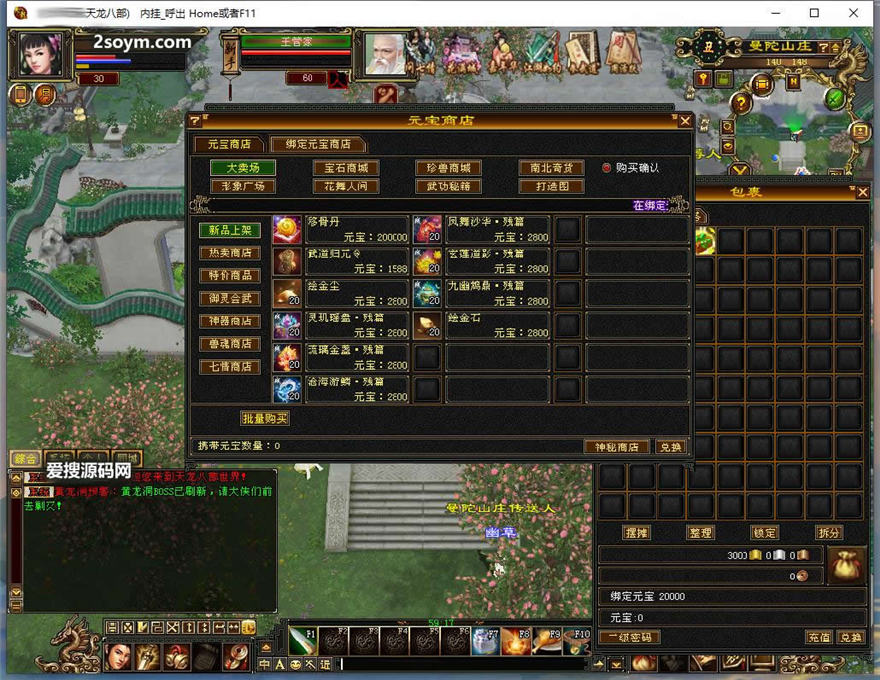The image size is (880, 680).
Task: Select 特价商品 in the side menu
Action: [230, 276]
